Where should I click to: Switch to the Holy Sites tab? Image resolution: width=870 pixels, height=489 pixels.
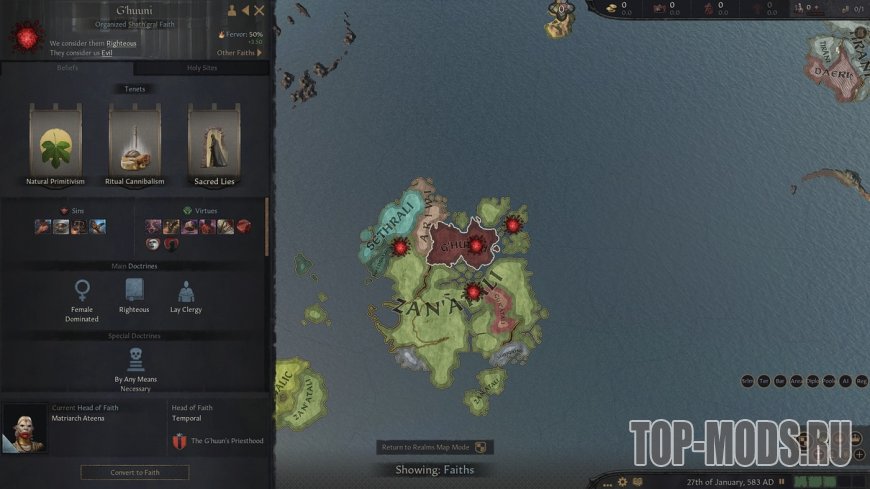pos(202,68)
